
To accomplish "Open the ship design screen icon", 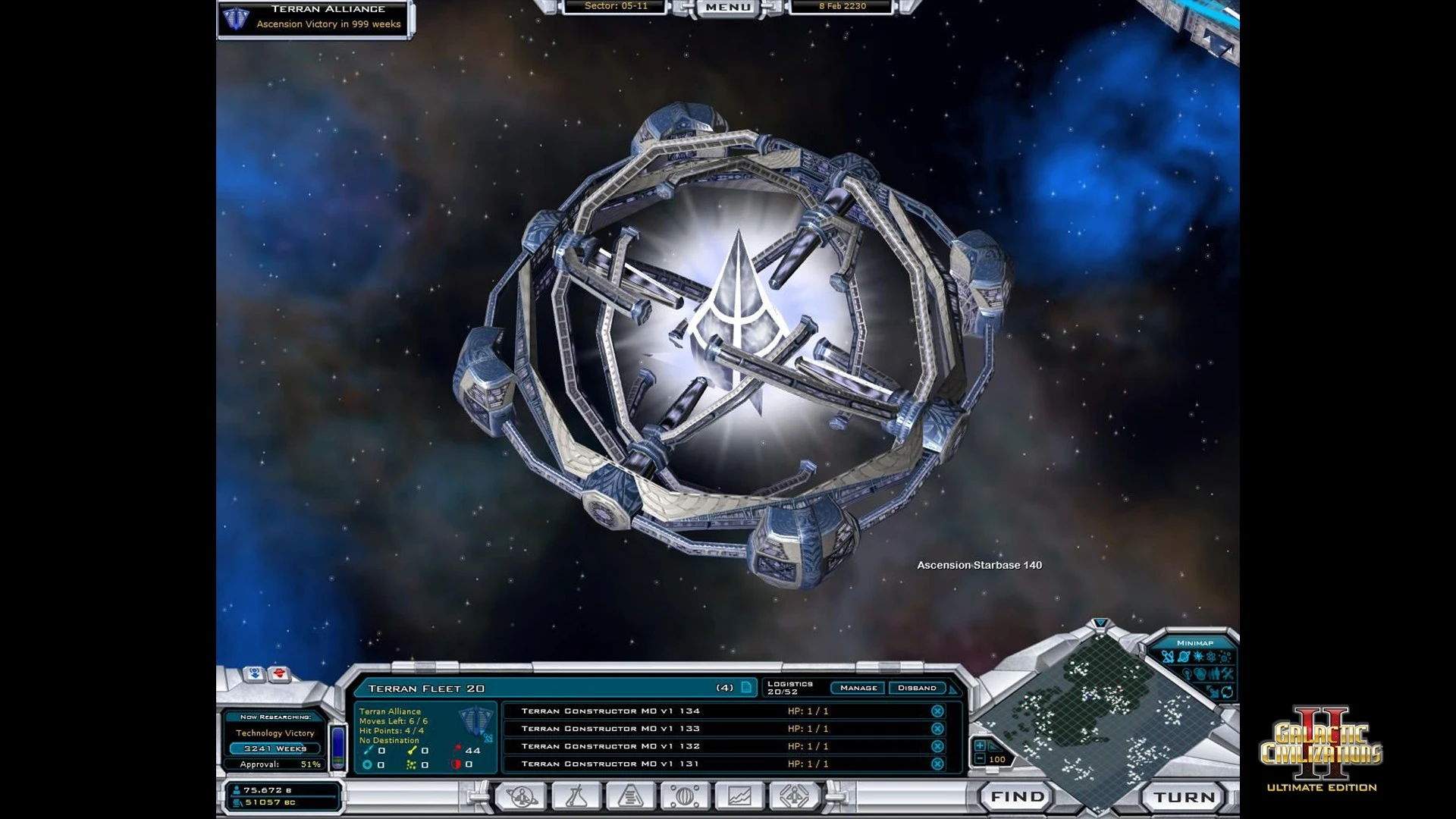I will point(793,796).
